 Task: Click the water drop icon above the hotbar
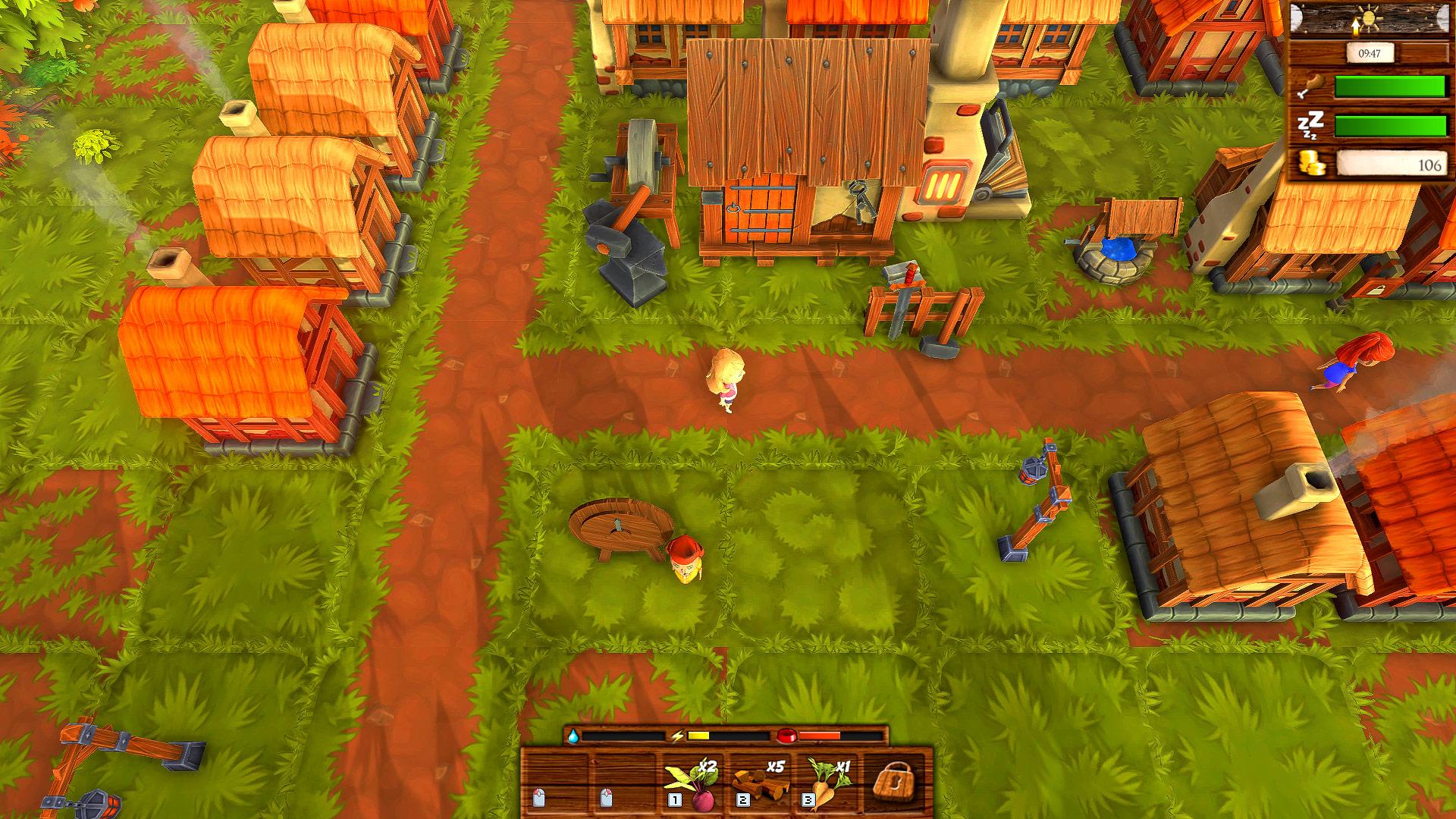pos(573,735)
